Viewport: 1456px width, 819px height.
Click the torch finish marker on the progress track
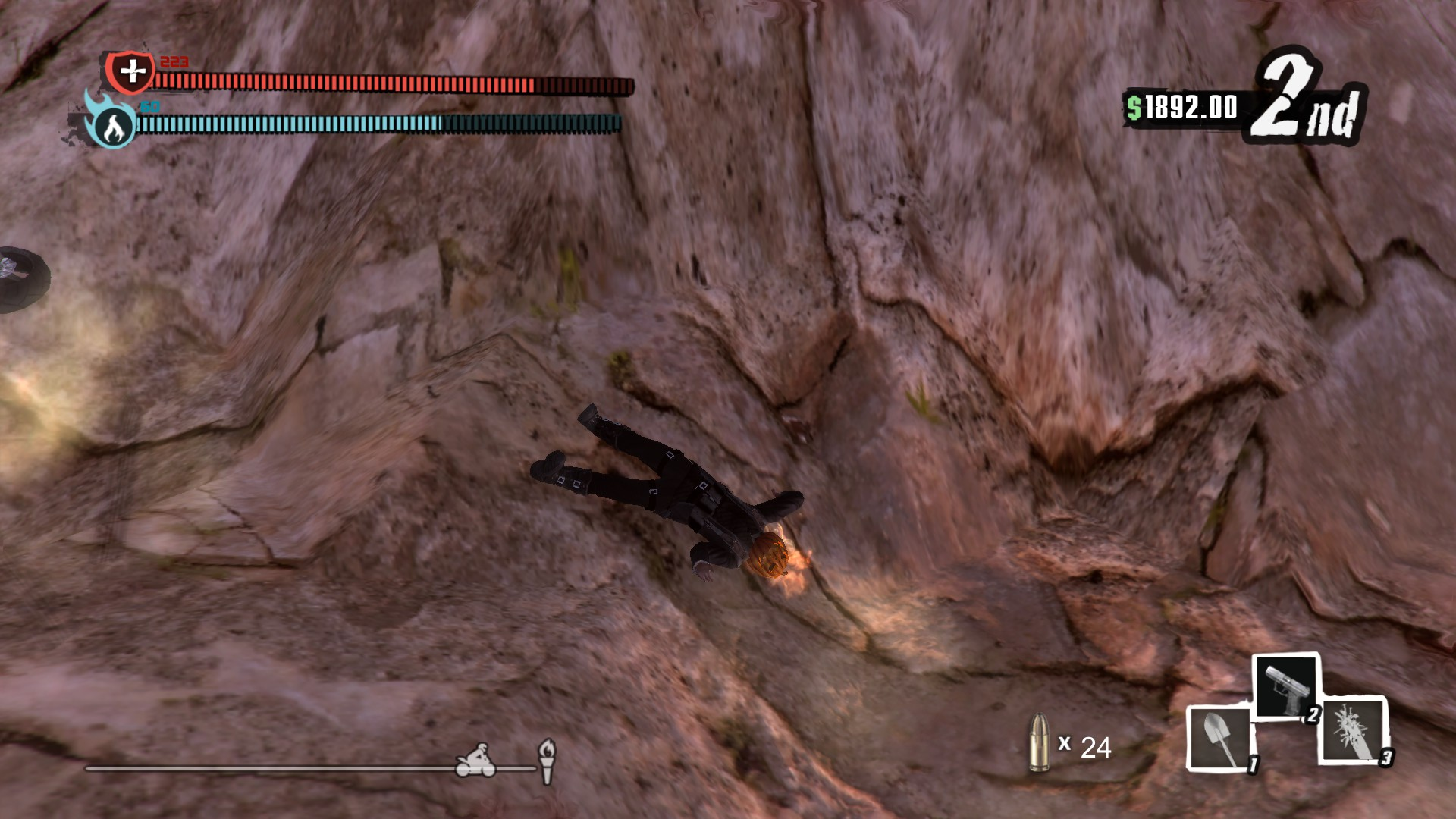547,761
